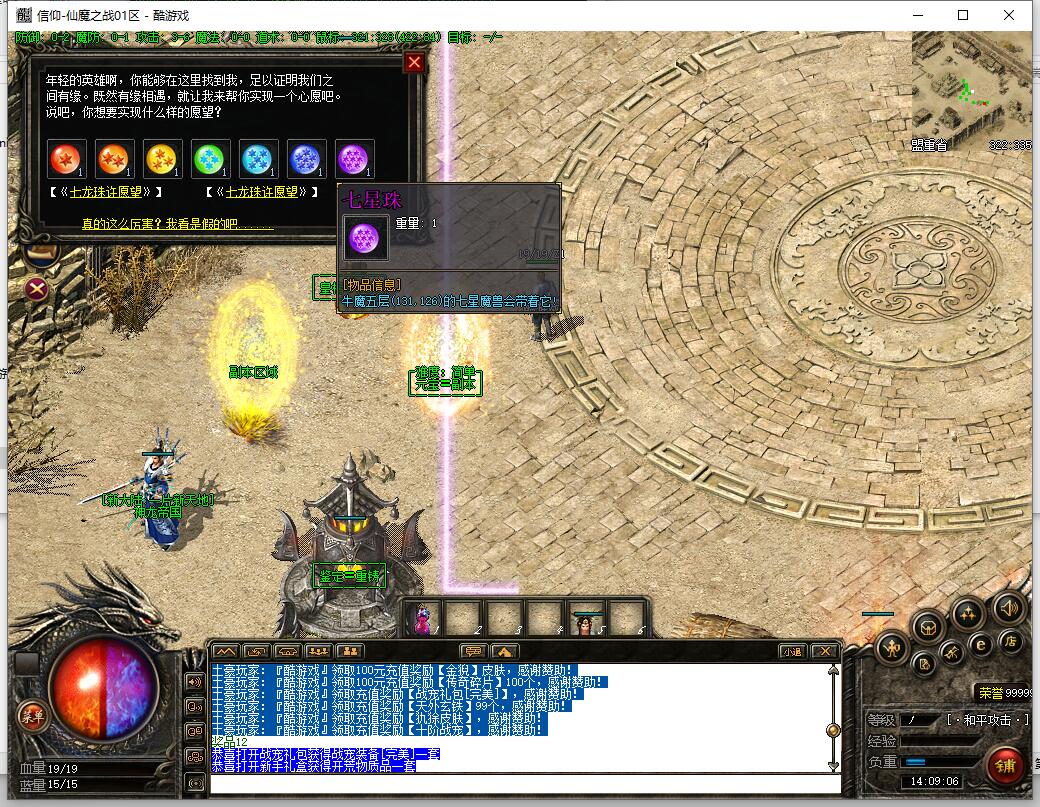Screen dimensions: 1040x807
Task: Click the minimap in the top corner
Action: (x=971, y=89)
